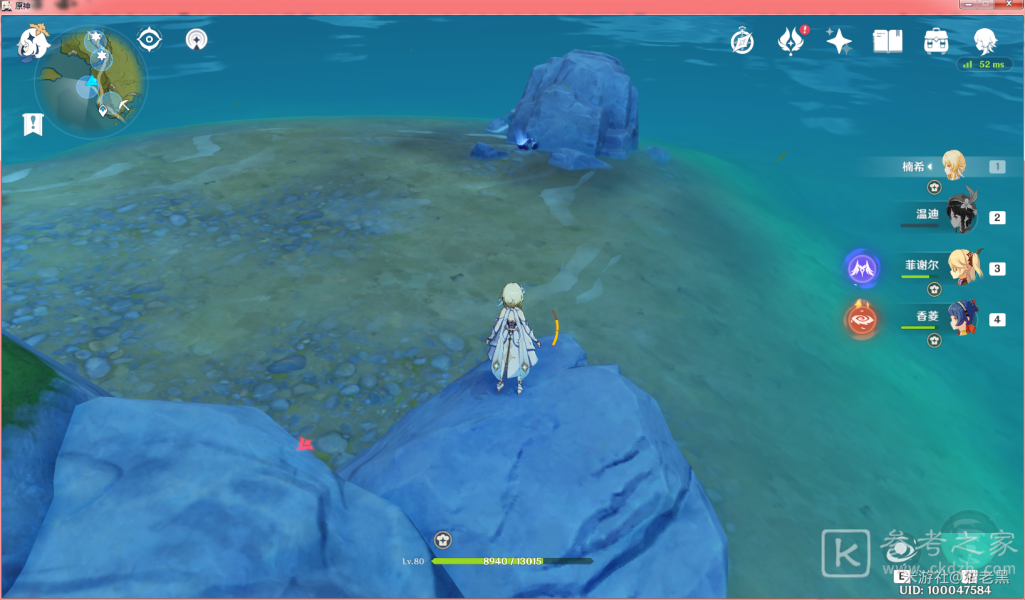Open the quest log banner icon
This screenshot has height=600, width=1025.
coord(33,124)
